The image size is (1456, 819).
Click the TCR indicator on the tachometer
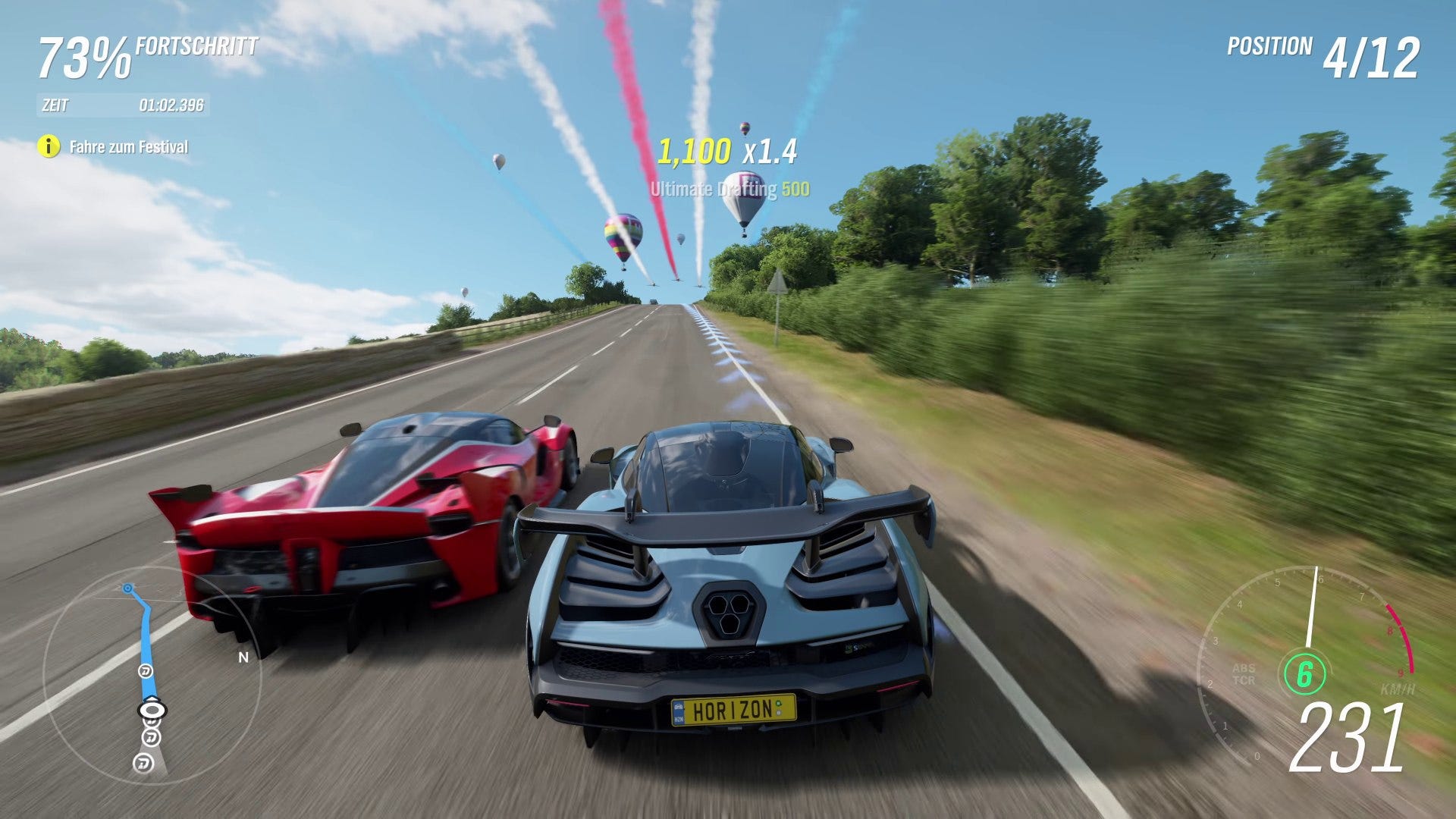tap(1246, 680)
